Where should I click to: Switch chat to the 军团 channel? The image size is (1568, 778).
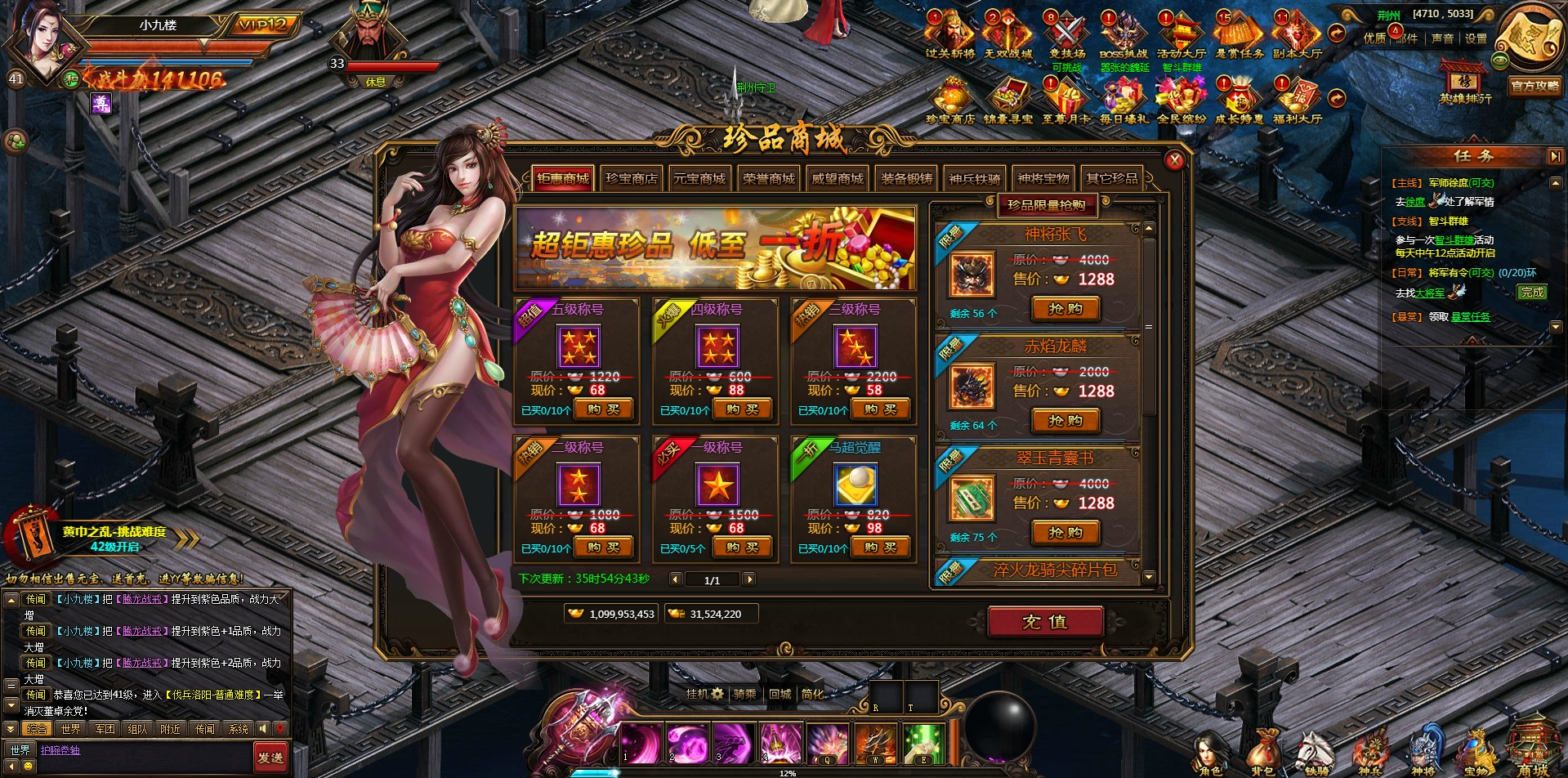[x=105, y=729]
